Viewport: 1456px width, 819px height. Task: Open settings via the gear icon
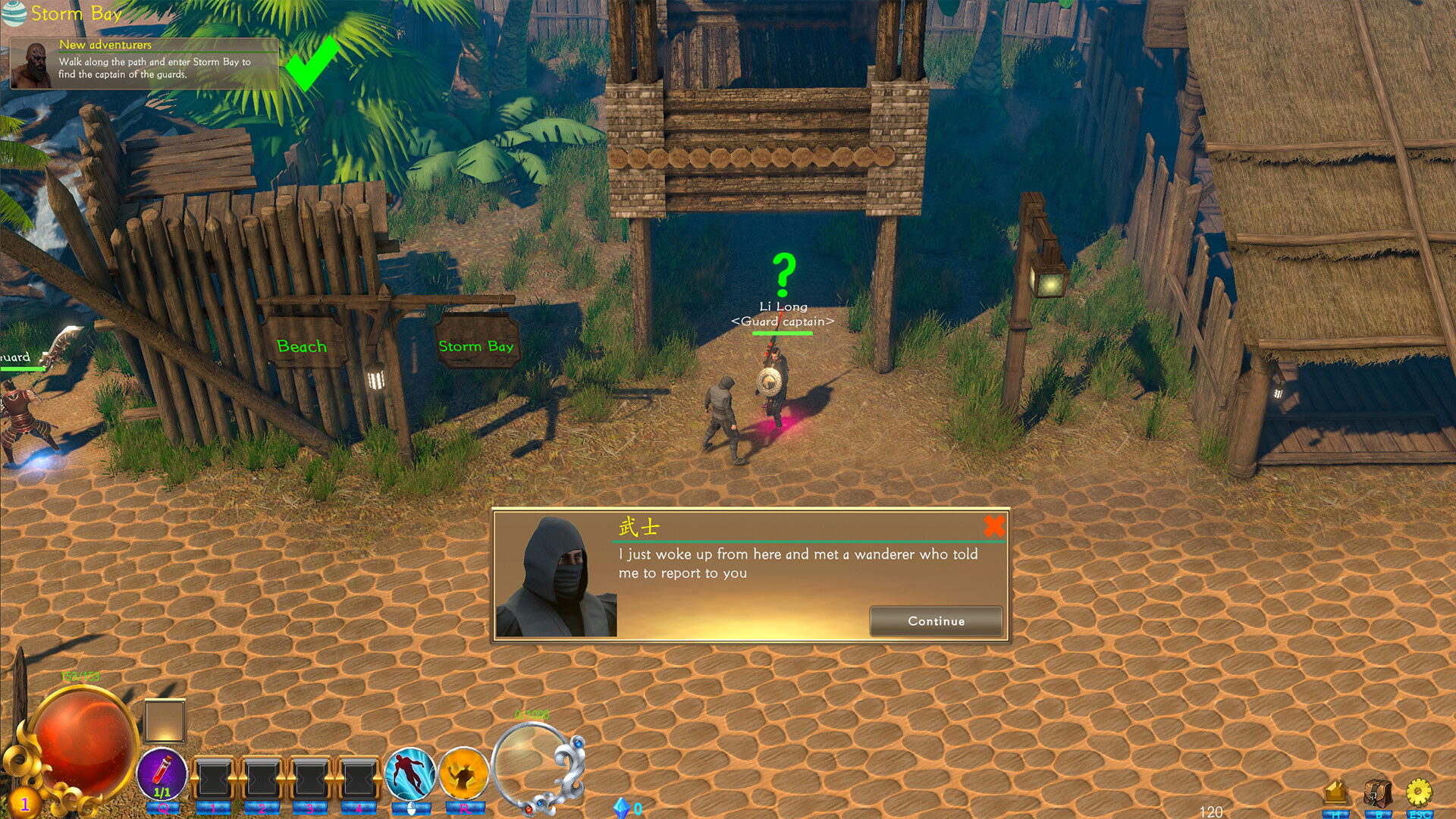[1419, 792]
